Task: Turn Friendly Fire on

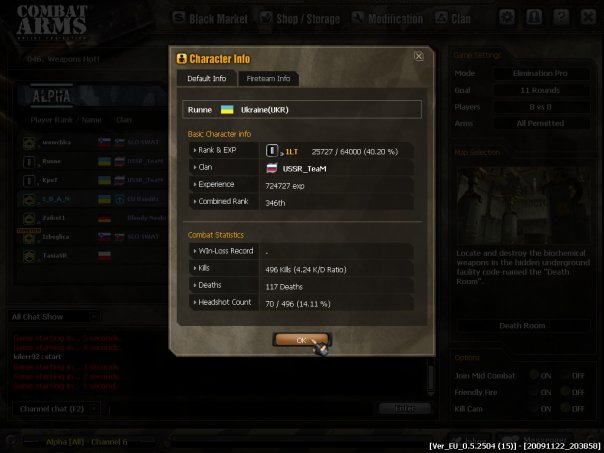Action: pos(534,392)
